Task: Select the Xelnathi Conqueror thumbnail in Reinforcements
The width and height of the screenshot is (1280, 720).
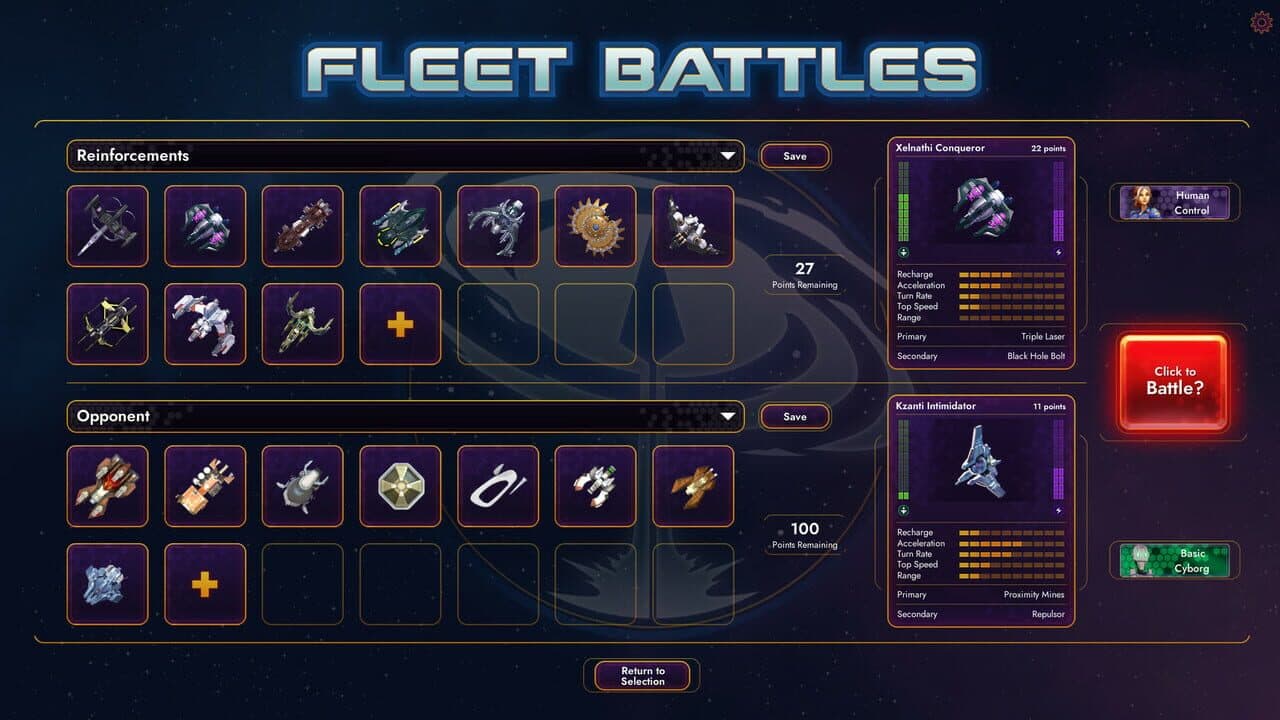Action: tap(205, 227)
